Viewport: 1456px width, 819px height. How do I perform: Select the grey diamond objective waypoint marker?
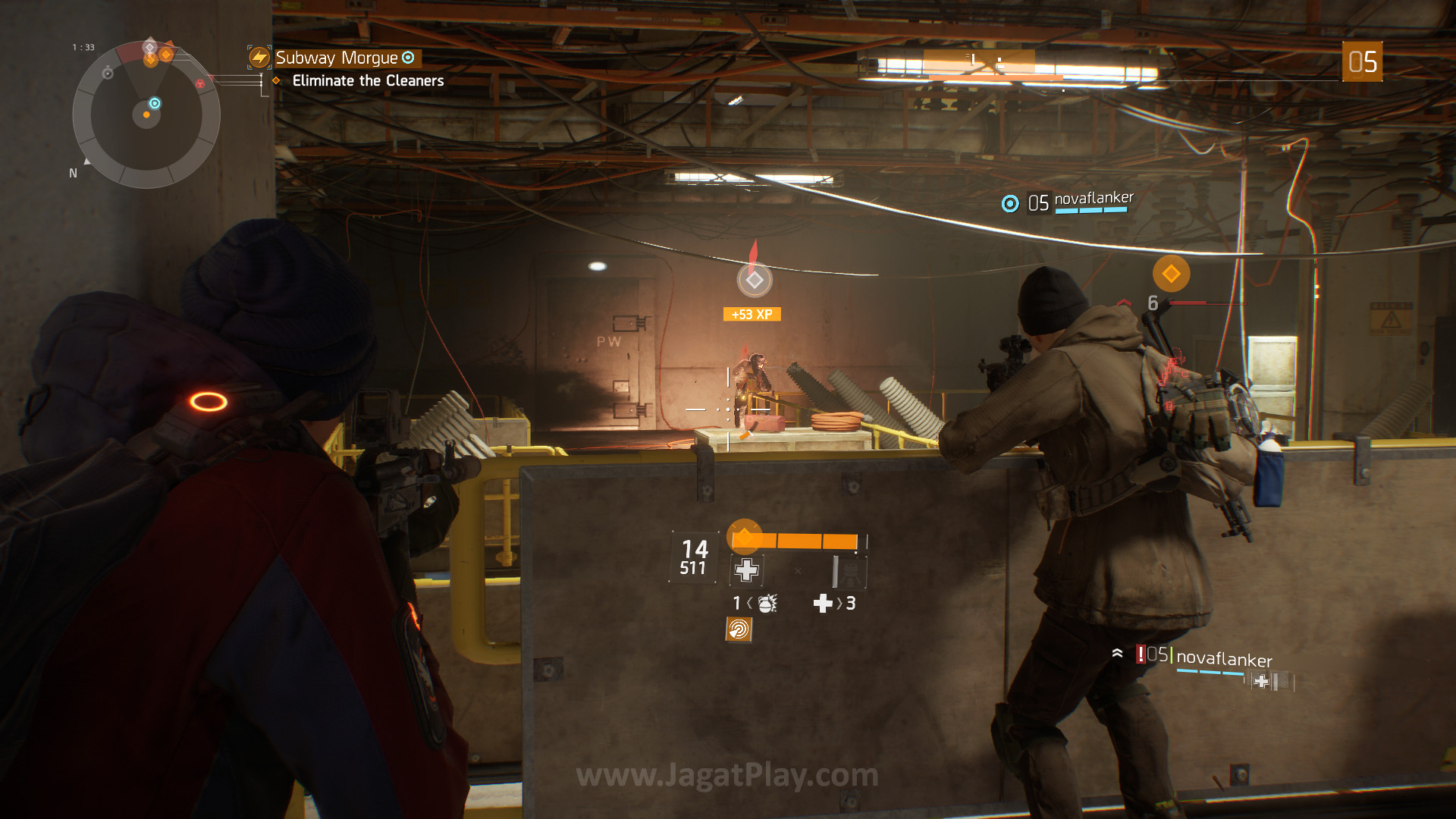pos(755,280)
